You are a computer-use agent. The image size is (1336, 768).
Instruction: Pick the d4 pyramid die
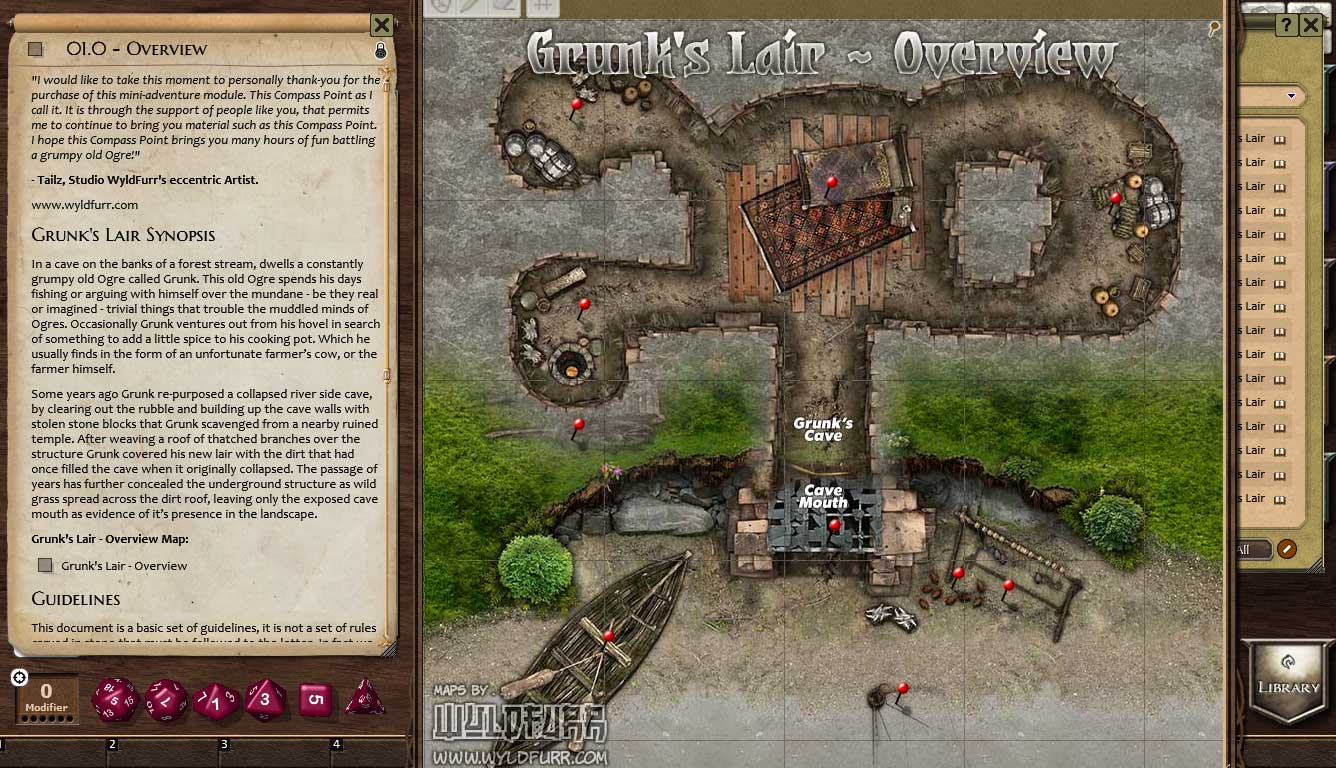point(365,699)
